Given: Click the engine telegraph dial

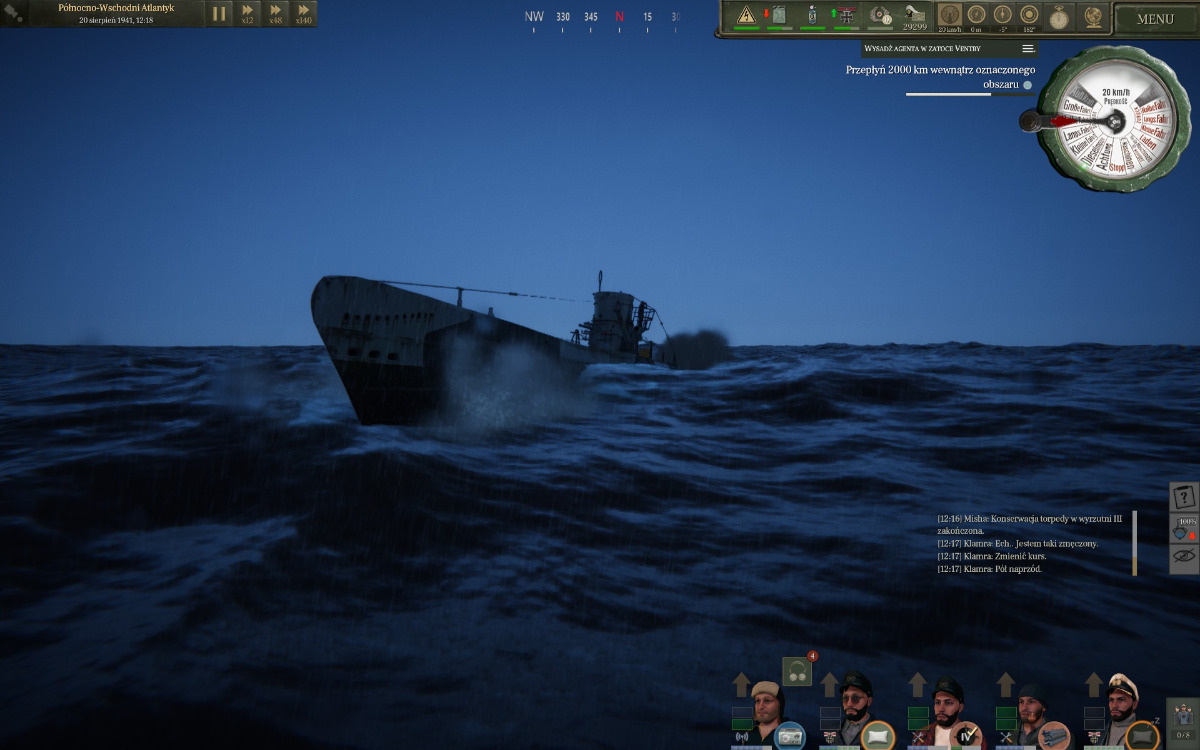Looking at the screenshot, I should coord(1107,120).
